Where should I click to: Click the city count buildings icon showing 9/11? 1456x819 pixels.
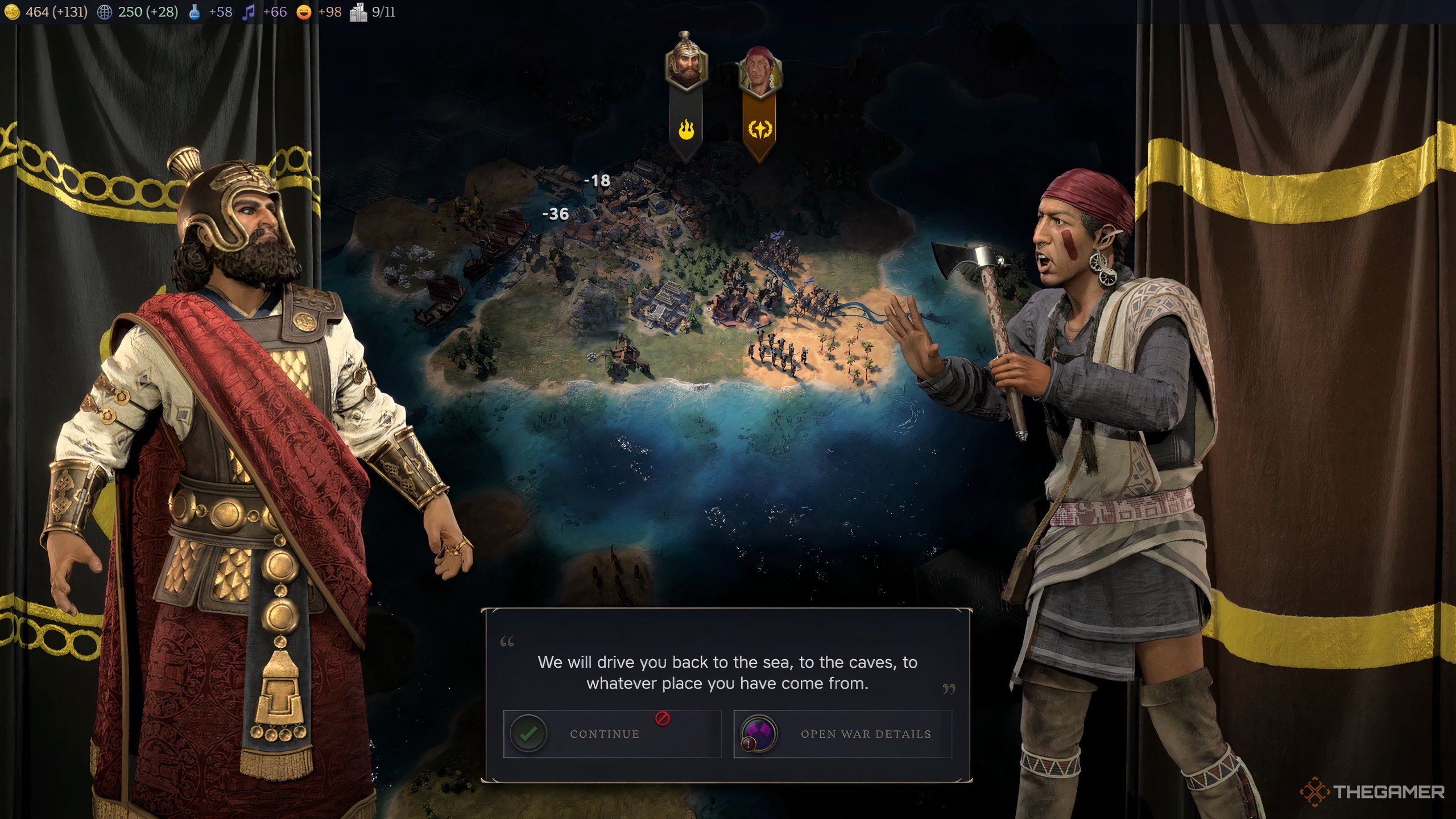pos(358,11)
